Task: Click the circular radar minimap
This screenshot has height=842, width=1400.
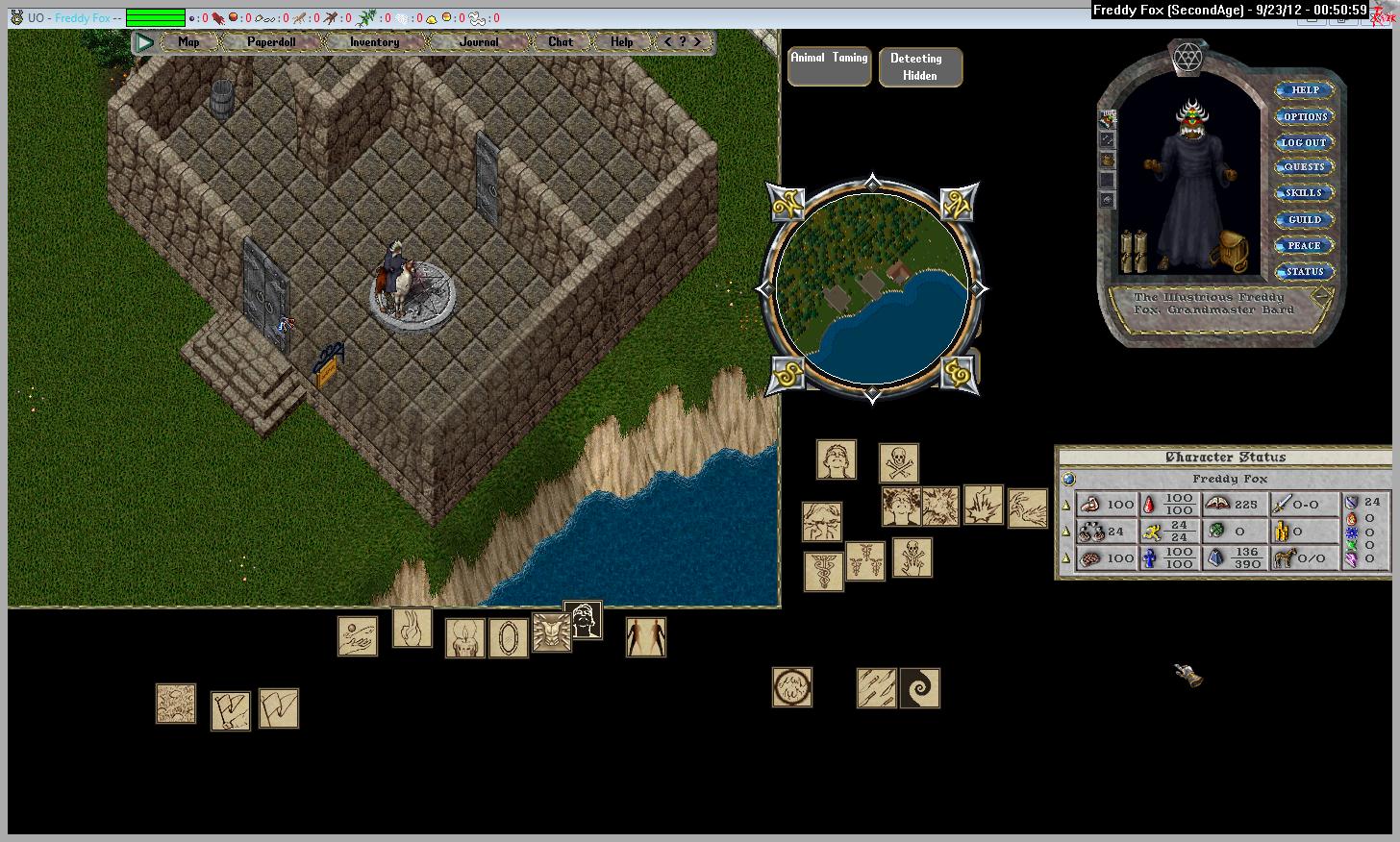Action: (871, 287)
